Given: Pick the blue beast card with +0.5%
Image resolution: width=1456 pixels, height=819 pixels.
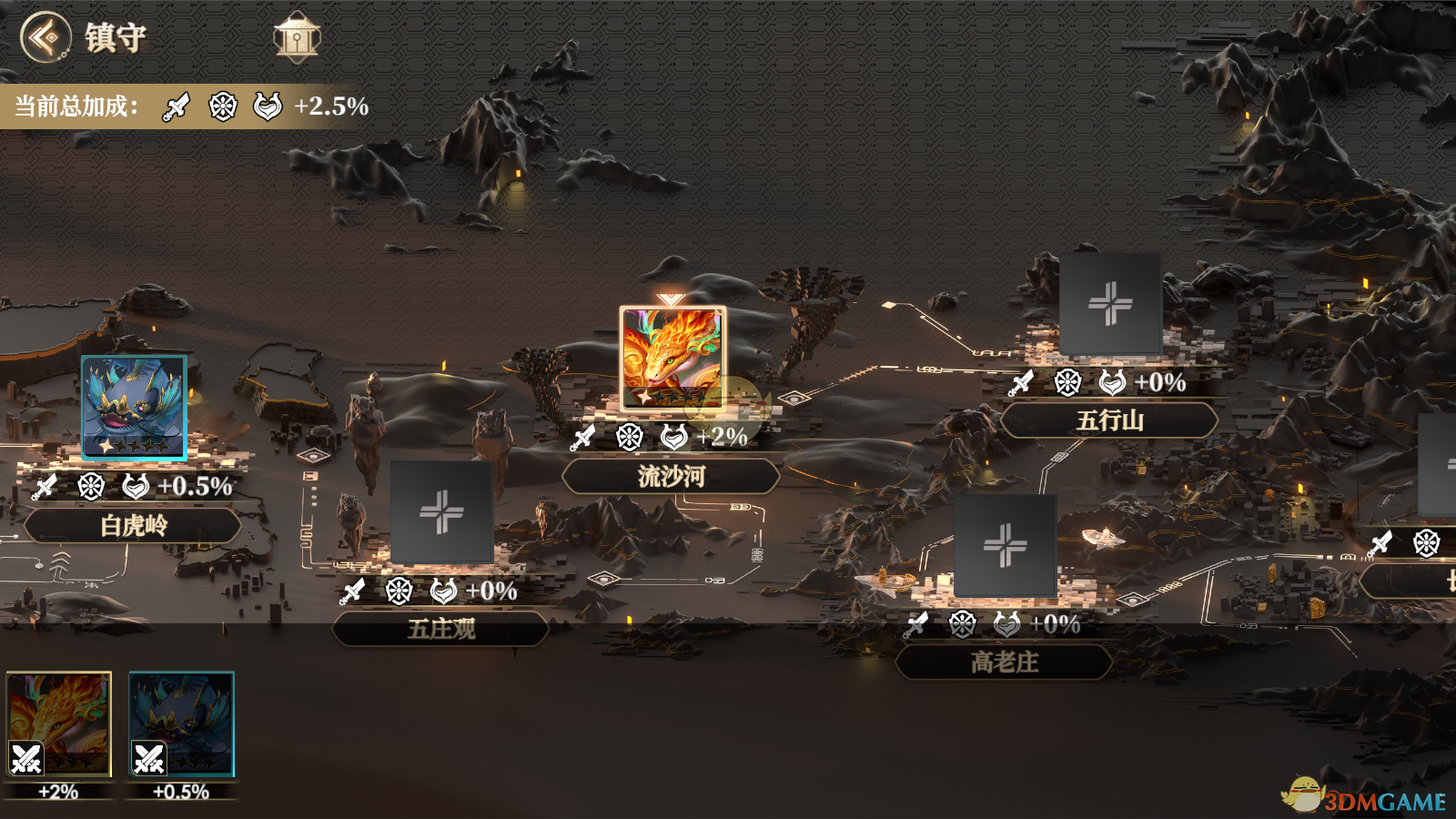Looking at the screenshot, I should pyautogui.click(x=181, y=724).
